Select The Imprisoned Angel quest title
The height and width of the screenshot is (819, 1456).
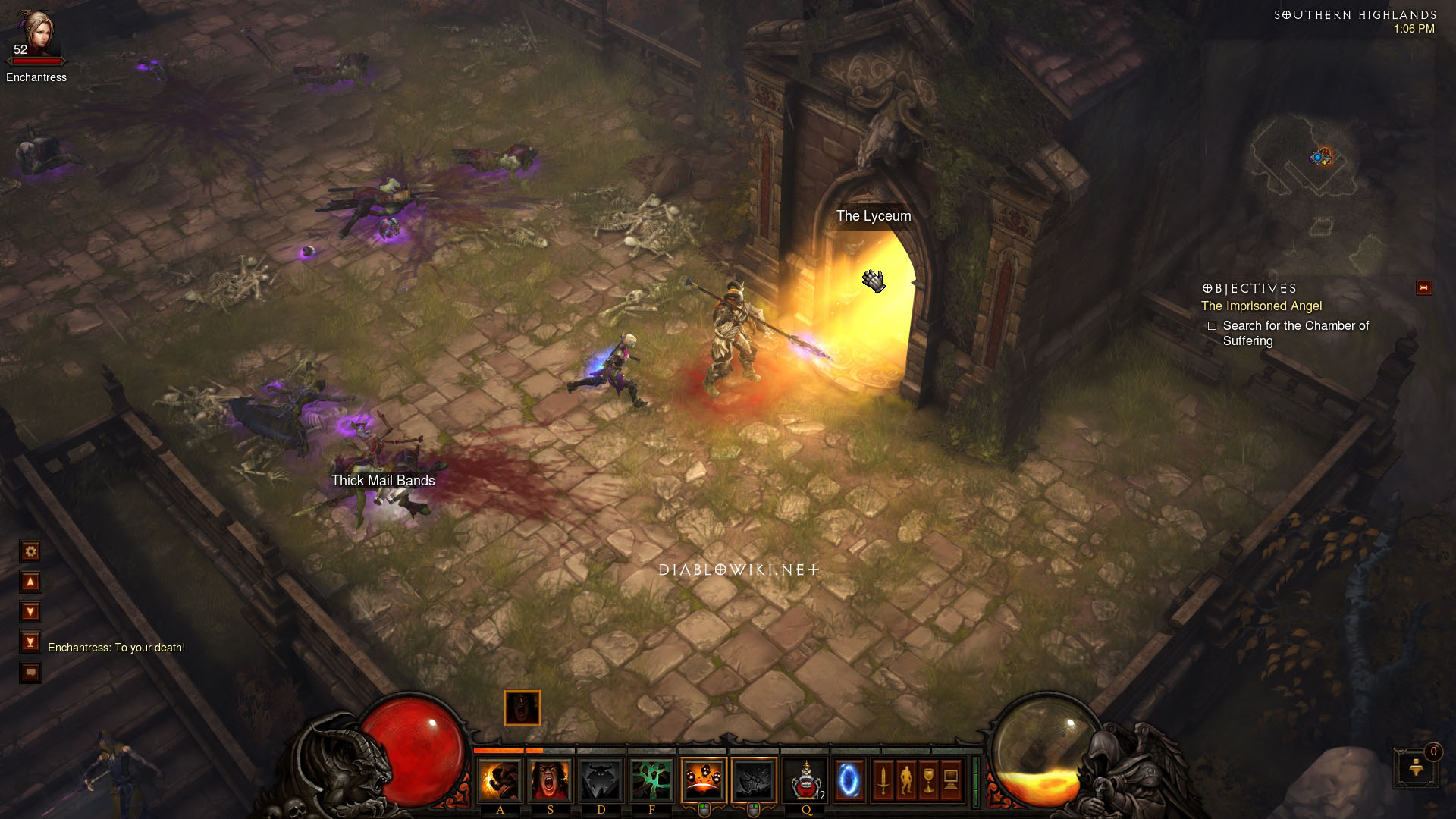pos(1261,306)
